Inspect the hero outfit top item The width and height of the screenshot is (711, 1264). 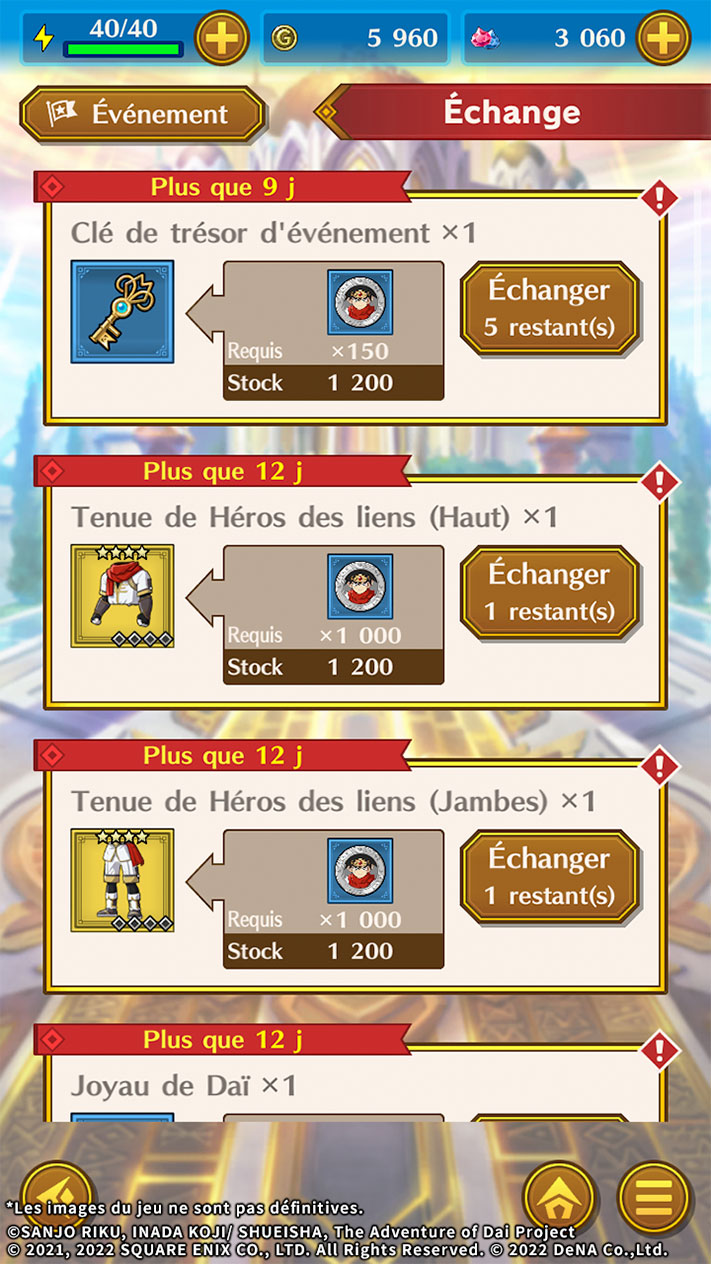[x=122, y=596]
